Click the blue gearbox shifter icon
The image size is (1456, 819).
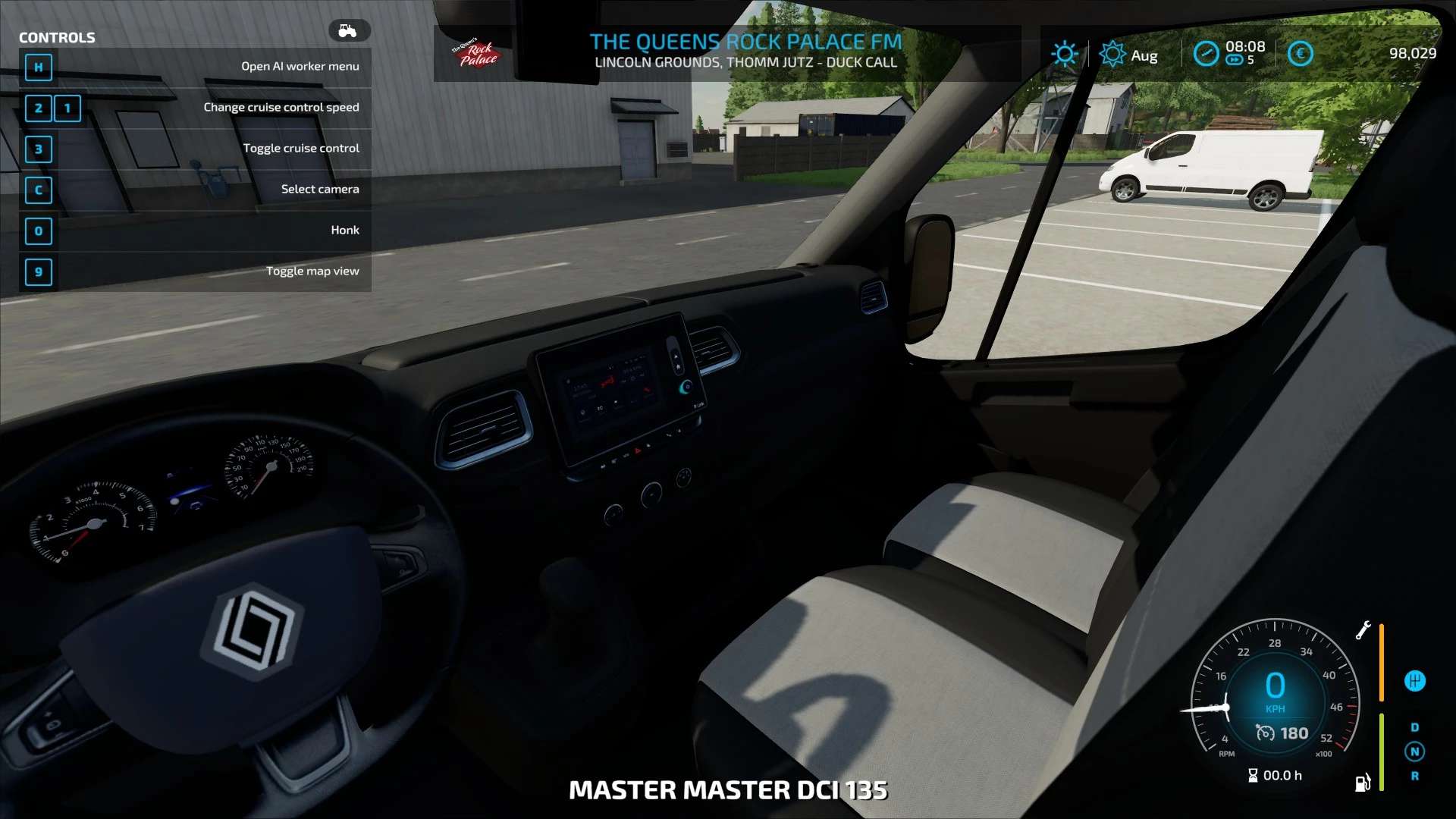(x=1414, y=681)
